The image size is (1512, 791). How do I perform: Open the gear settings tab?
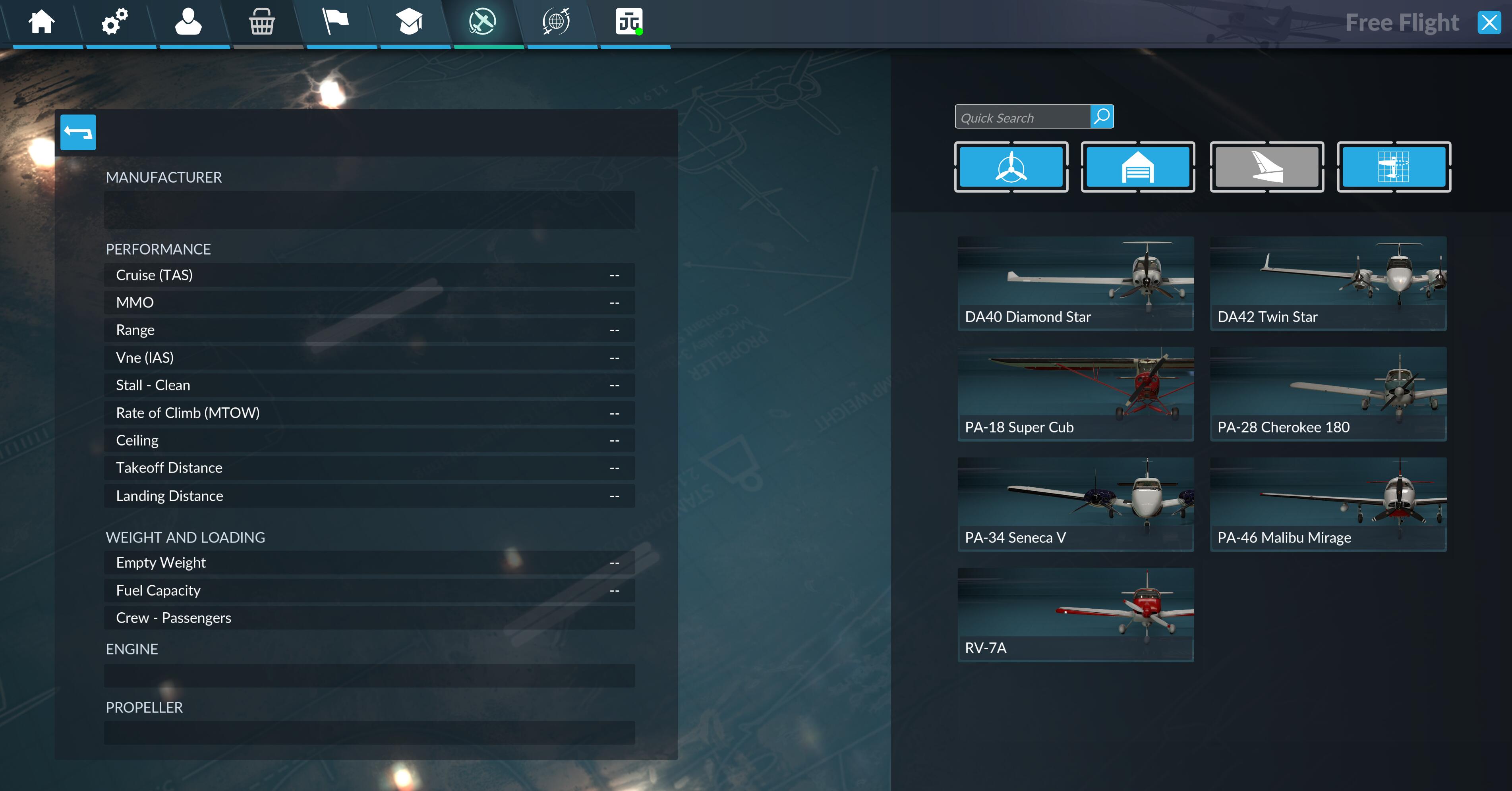115,22
